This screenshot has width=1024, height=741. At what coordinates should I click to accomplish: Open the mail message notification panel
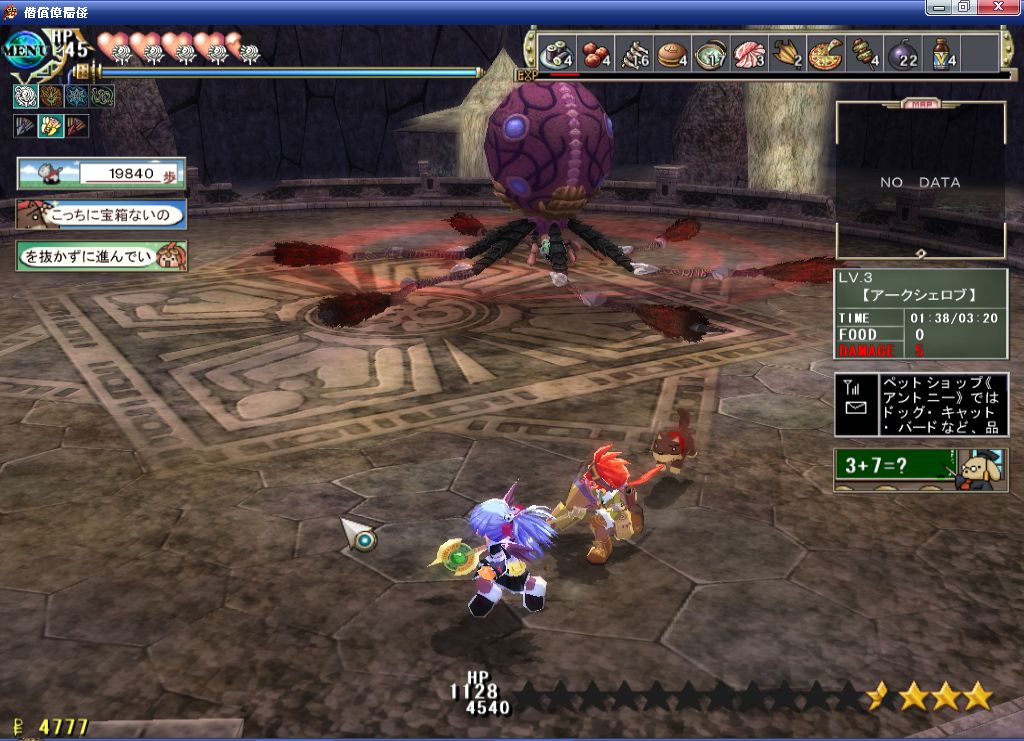coord(921,404)
